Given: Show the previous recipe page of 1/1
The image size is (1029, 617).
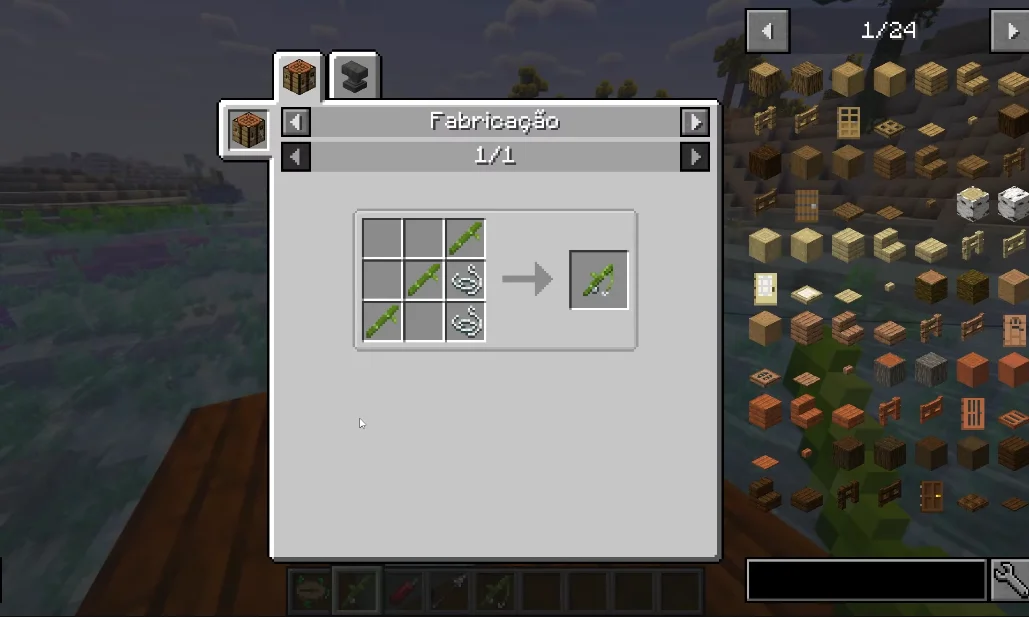Looking at the screenshot, I should [x=296, y=157].
